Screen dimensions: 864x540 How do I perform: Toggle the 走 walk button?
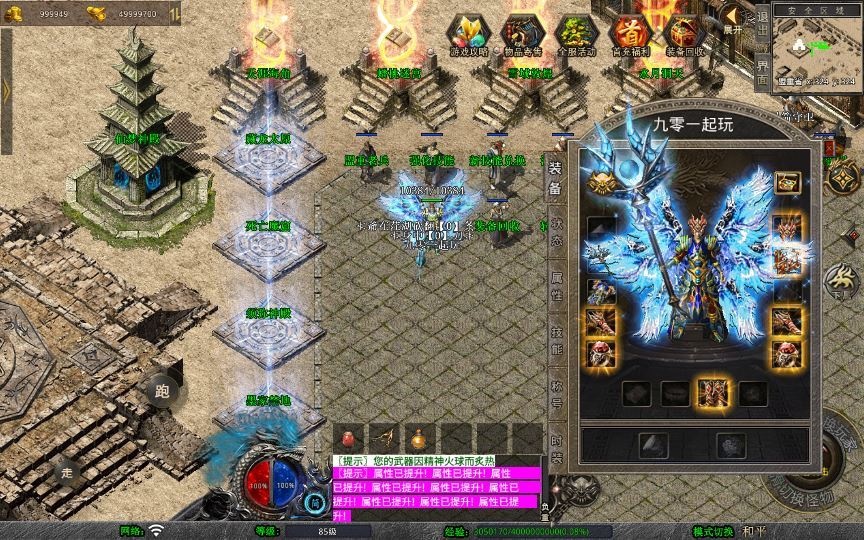pyautogui.click(x=67, y=471)
